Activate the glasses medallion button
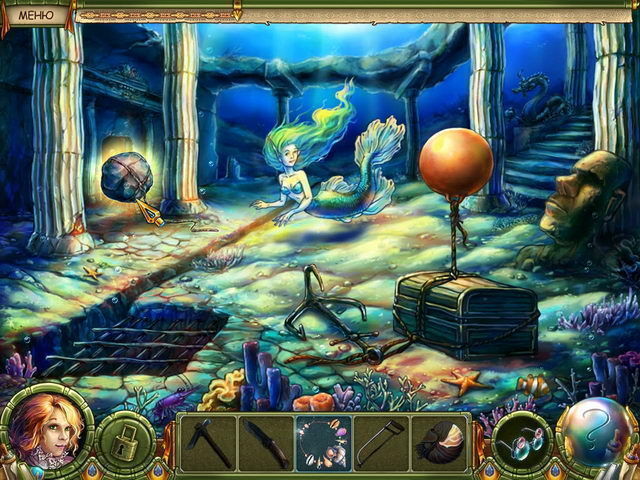This screenshot has width=640, height=480. click(522, 440)
